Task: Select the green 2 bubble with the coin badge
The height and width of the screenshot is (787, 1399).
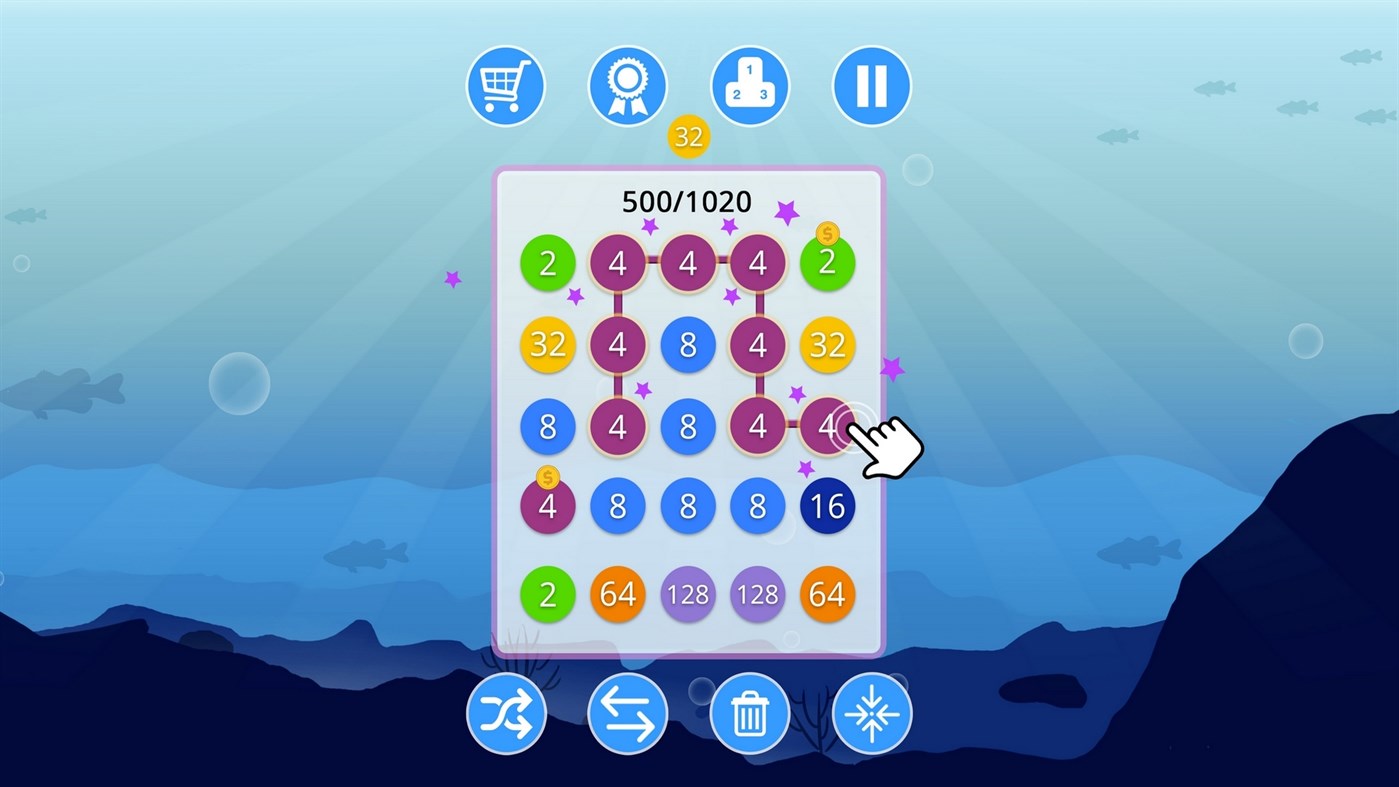Action: click(x=828, y=263)
